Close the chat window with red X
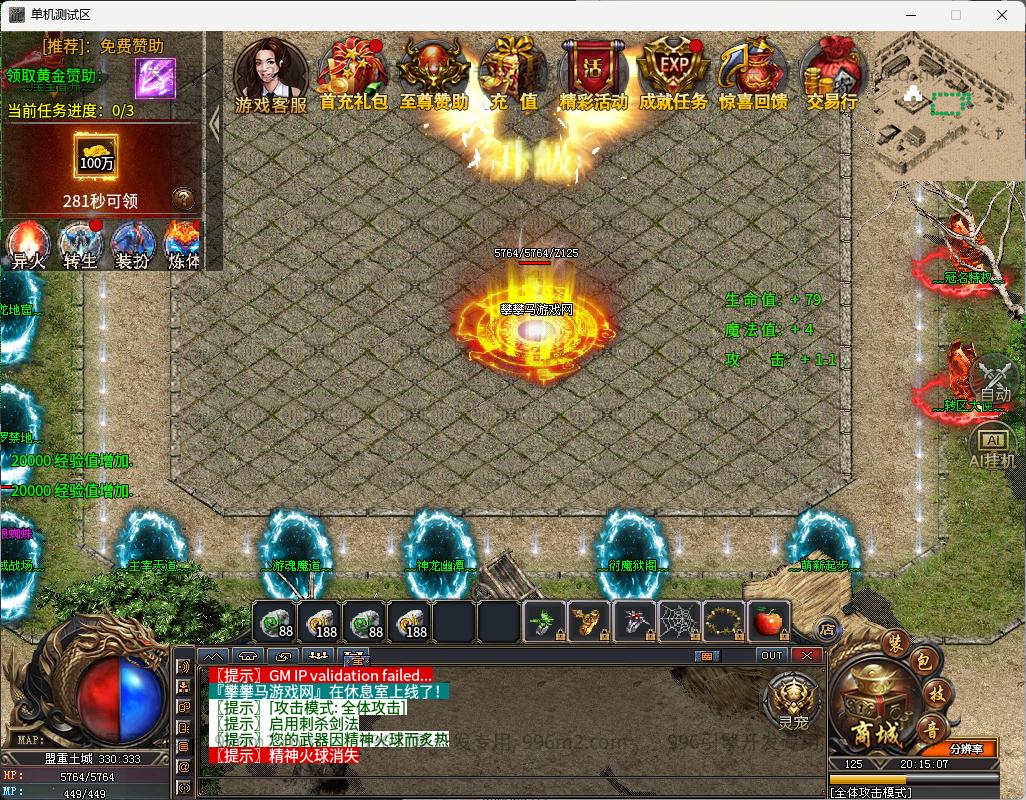 coord(806,656)
